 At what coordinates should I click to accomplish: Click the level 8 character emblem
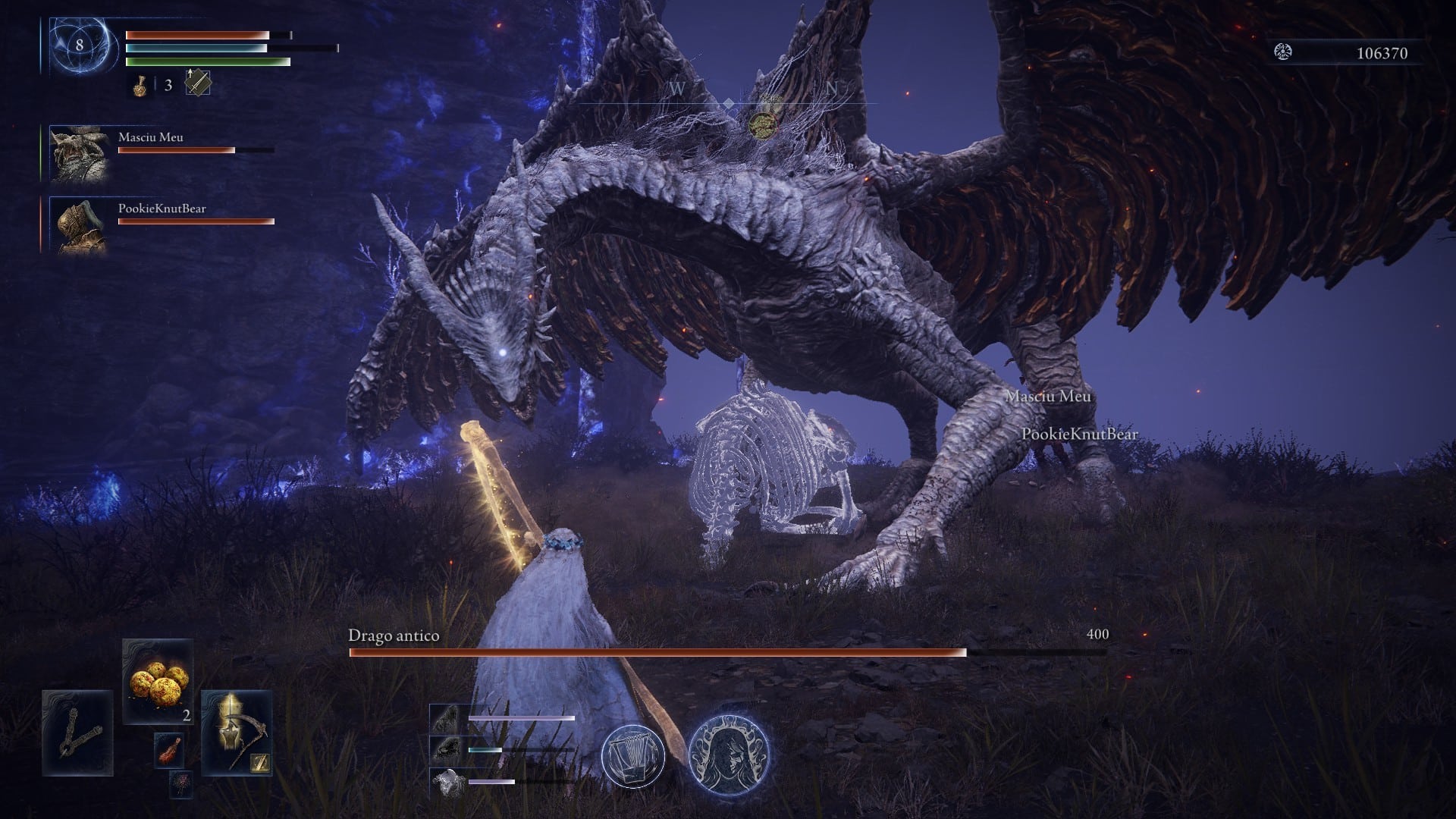[80, 45]
